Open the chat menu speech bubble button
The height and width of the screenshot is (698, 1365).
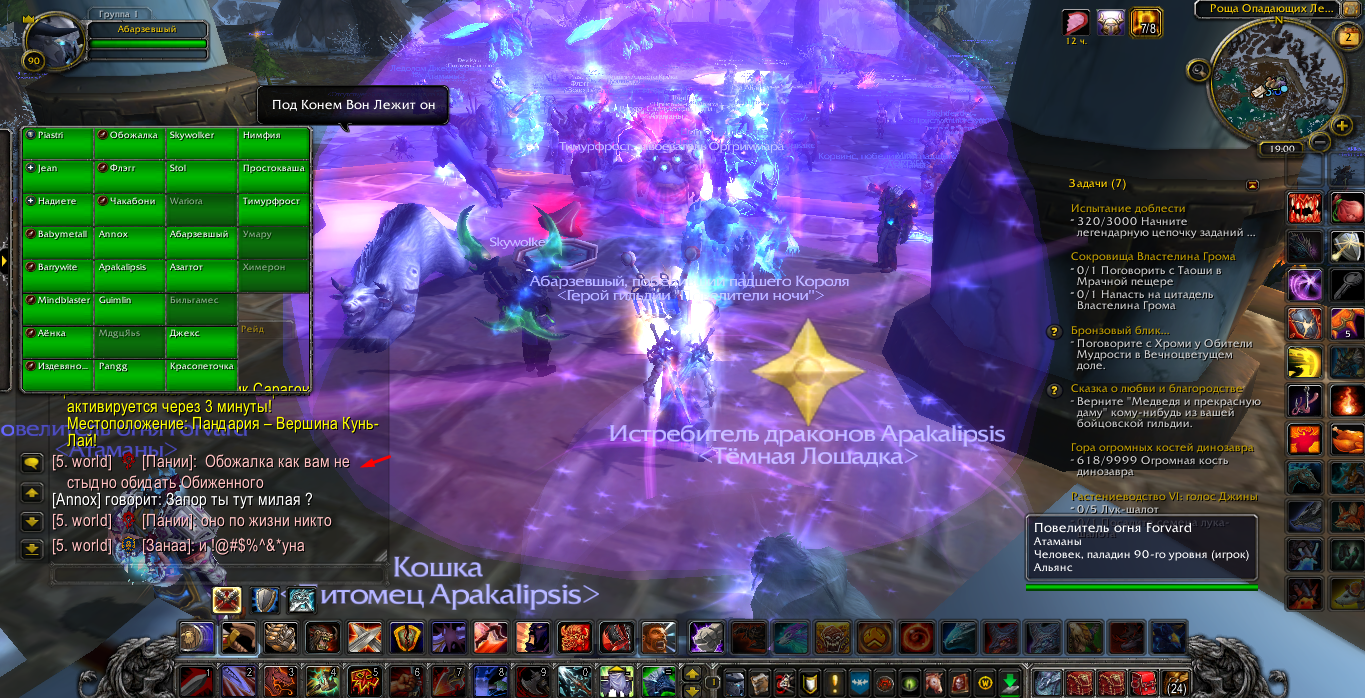[31, 463]
